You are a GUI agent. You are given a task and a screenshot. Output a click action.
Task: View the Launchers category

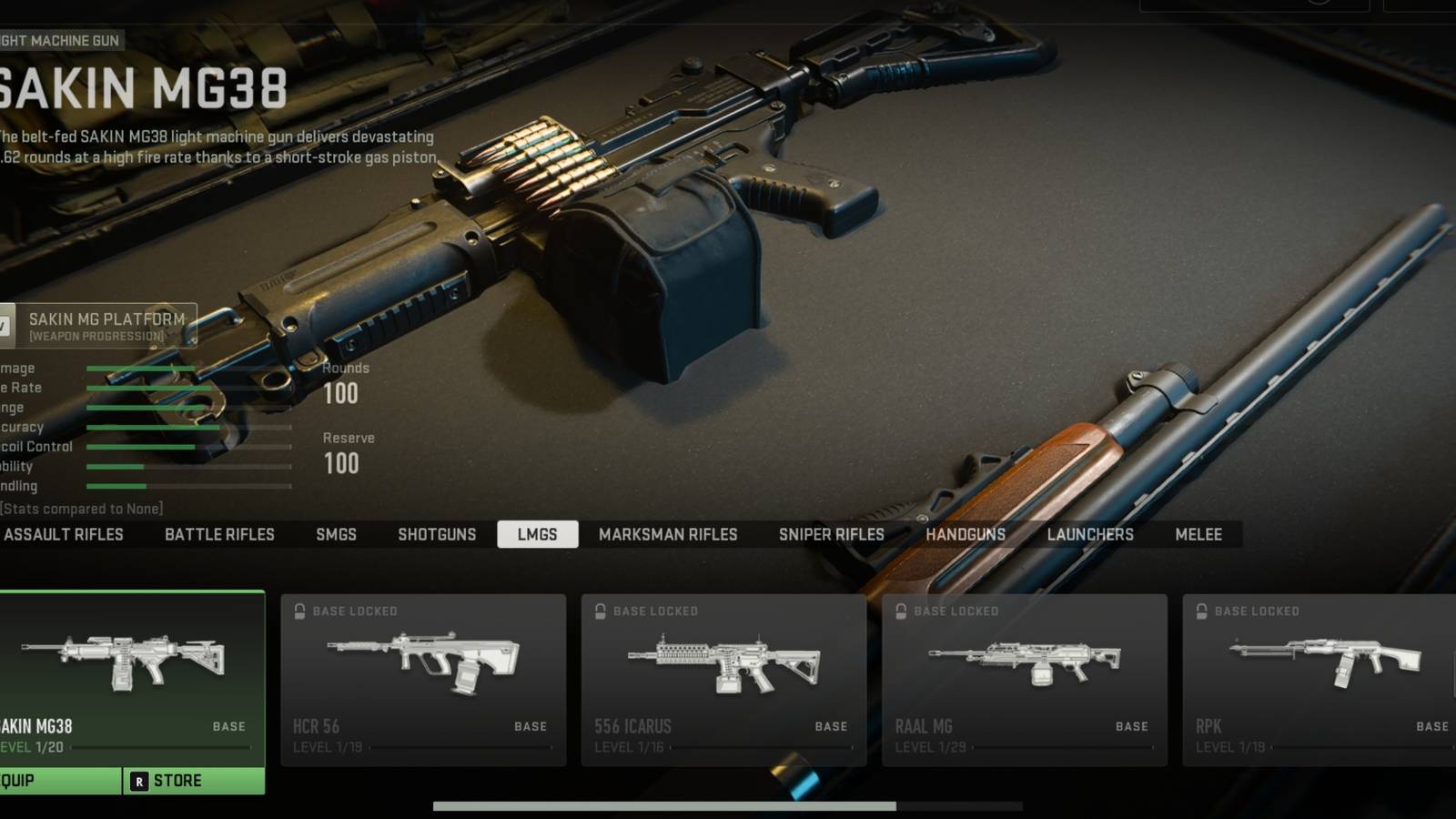tap(1089, 534)
